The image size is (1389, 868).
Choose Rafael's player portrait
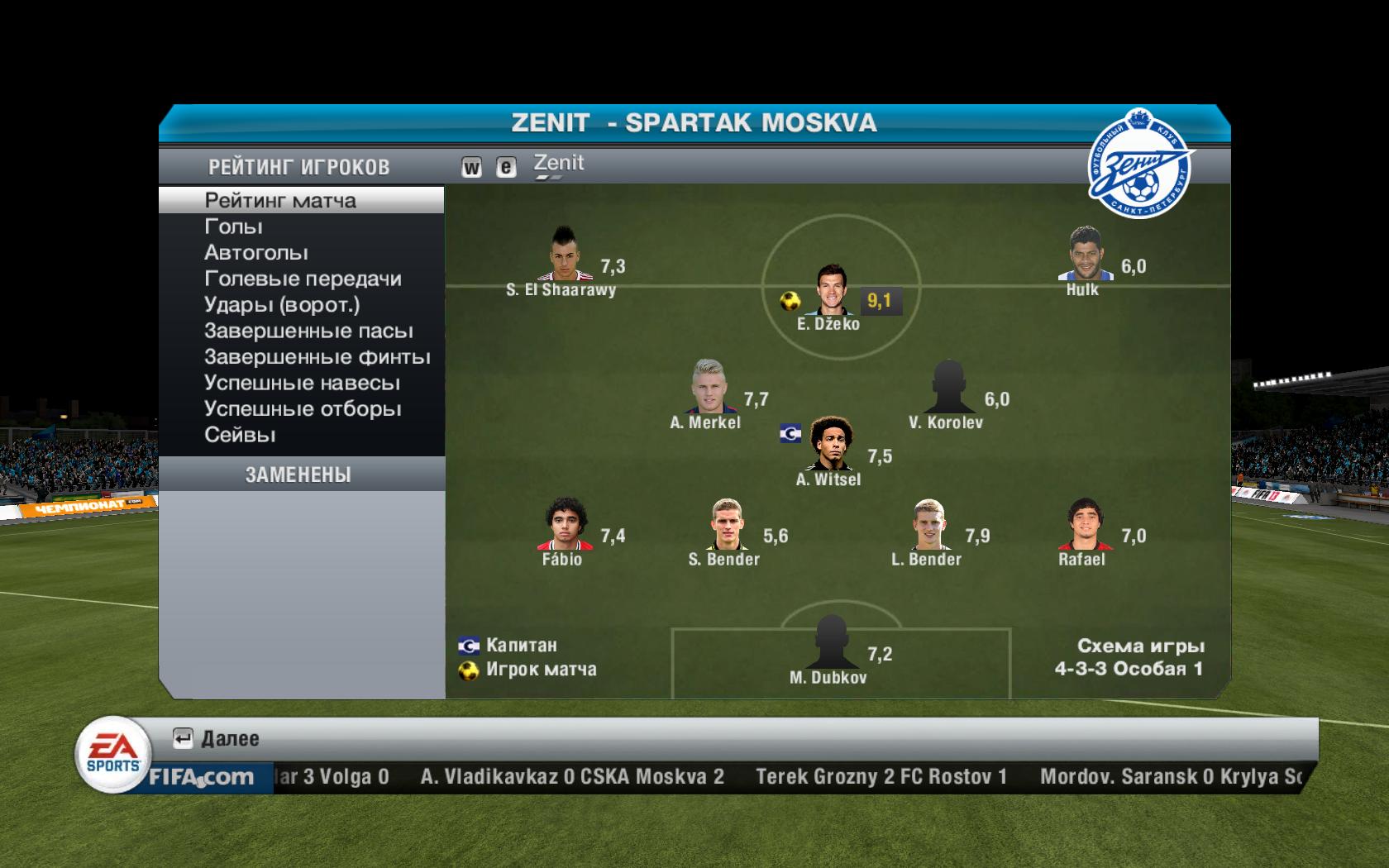coord(1081,524)
